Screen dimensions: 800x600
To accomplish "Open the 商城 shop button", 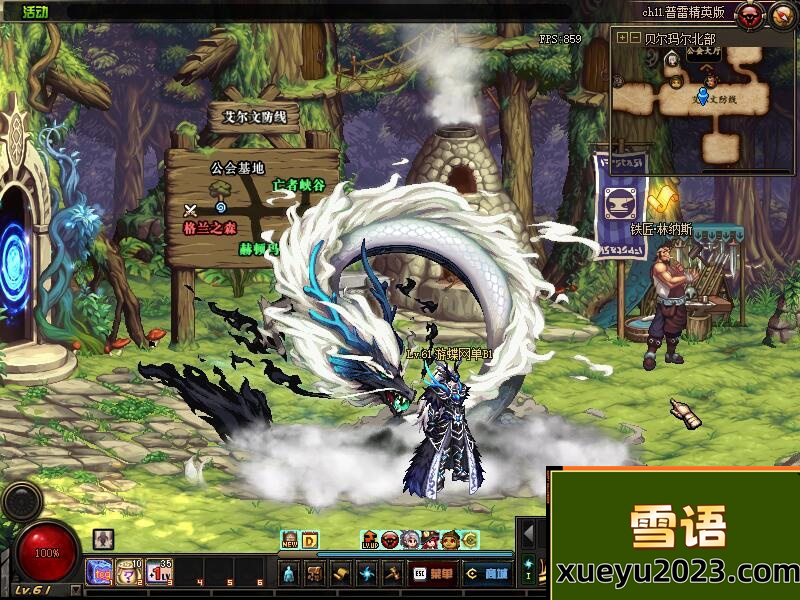I will click(487, 573).
